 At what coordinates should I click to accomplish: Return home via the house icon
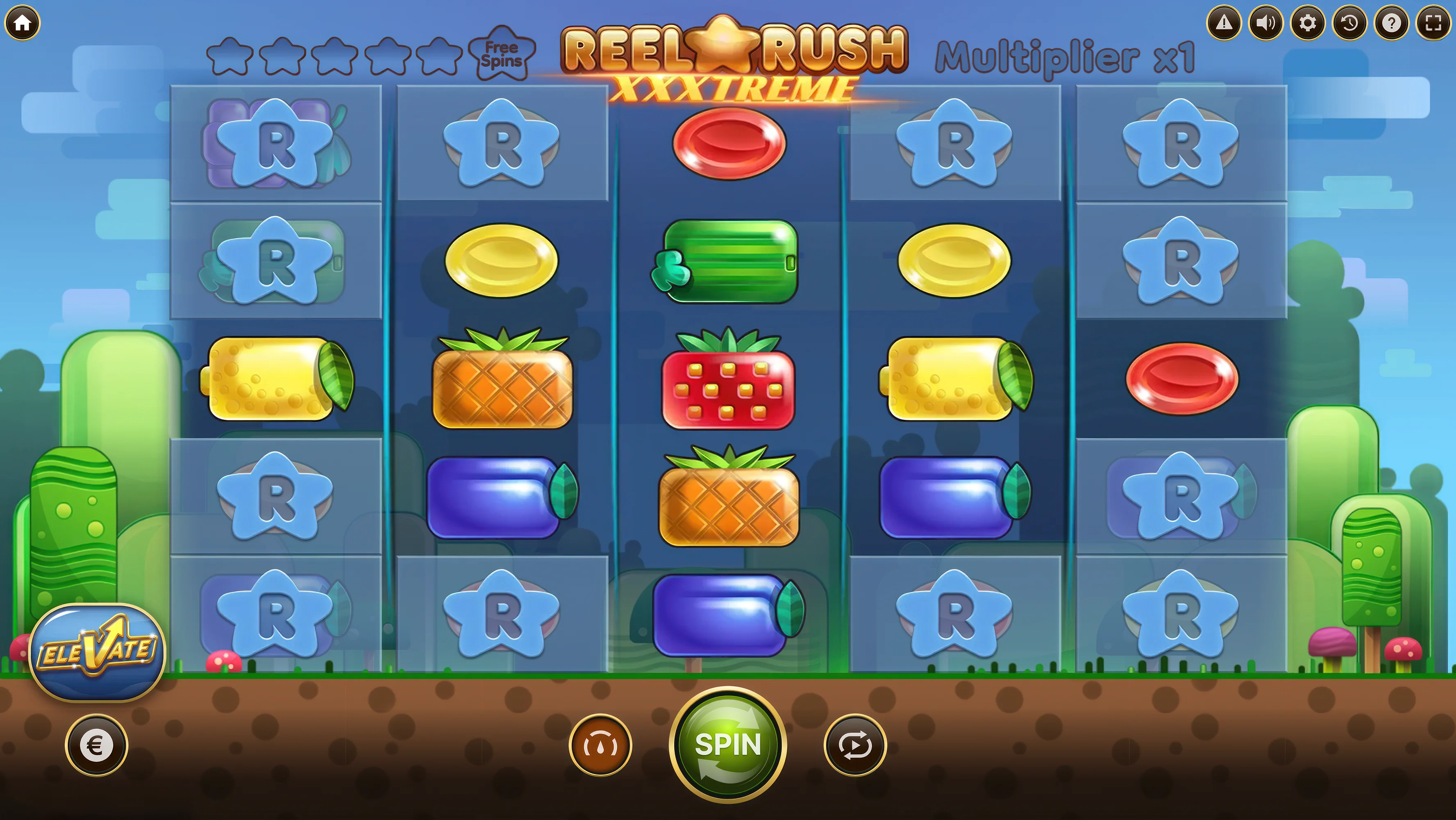[23, 23]
